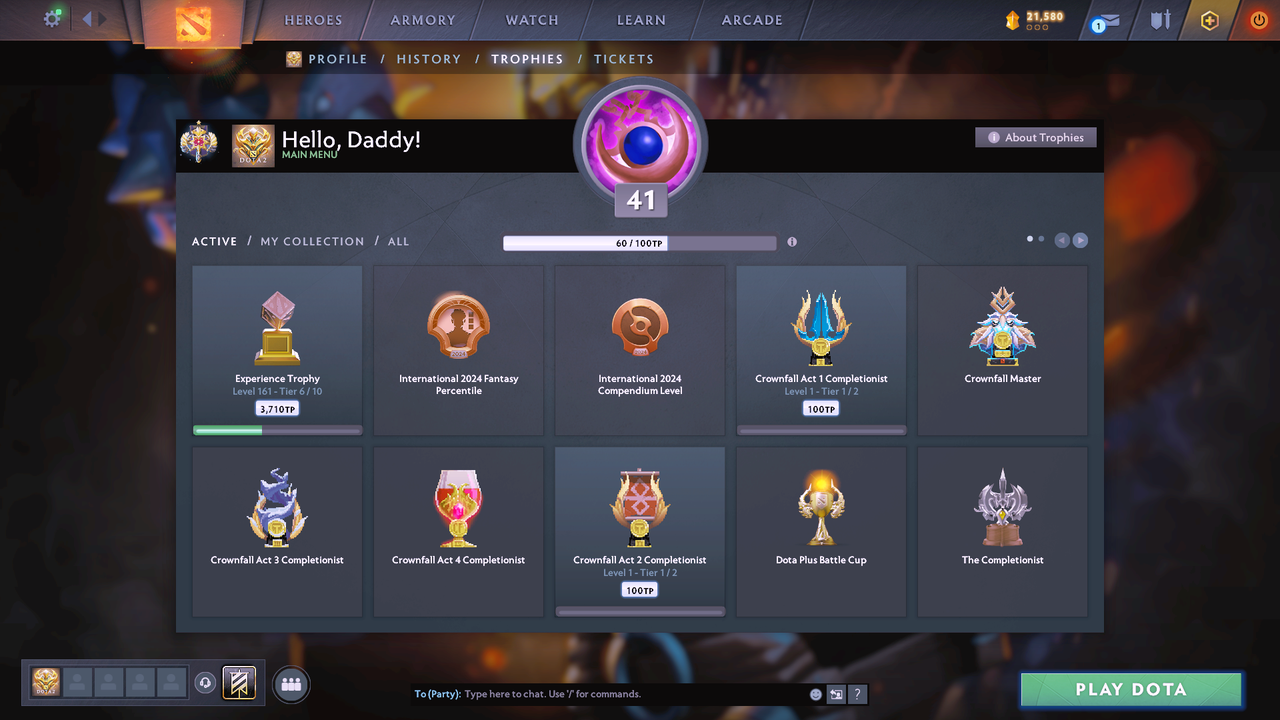This screenshot has width=1280, height=720.
Task: Mute chat notifications with the speaker toggle
Action: coord(836,693)
